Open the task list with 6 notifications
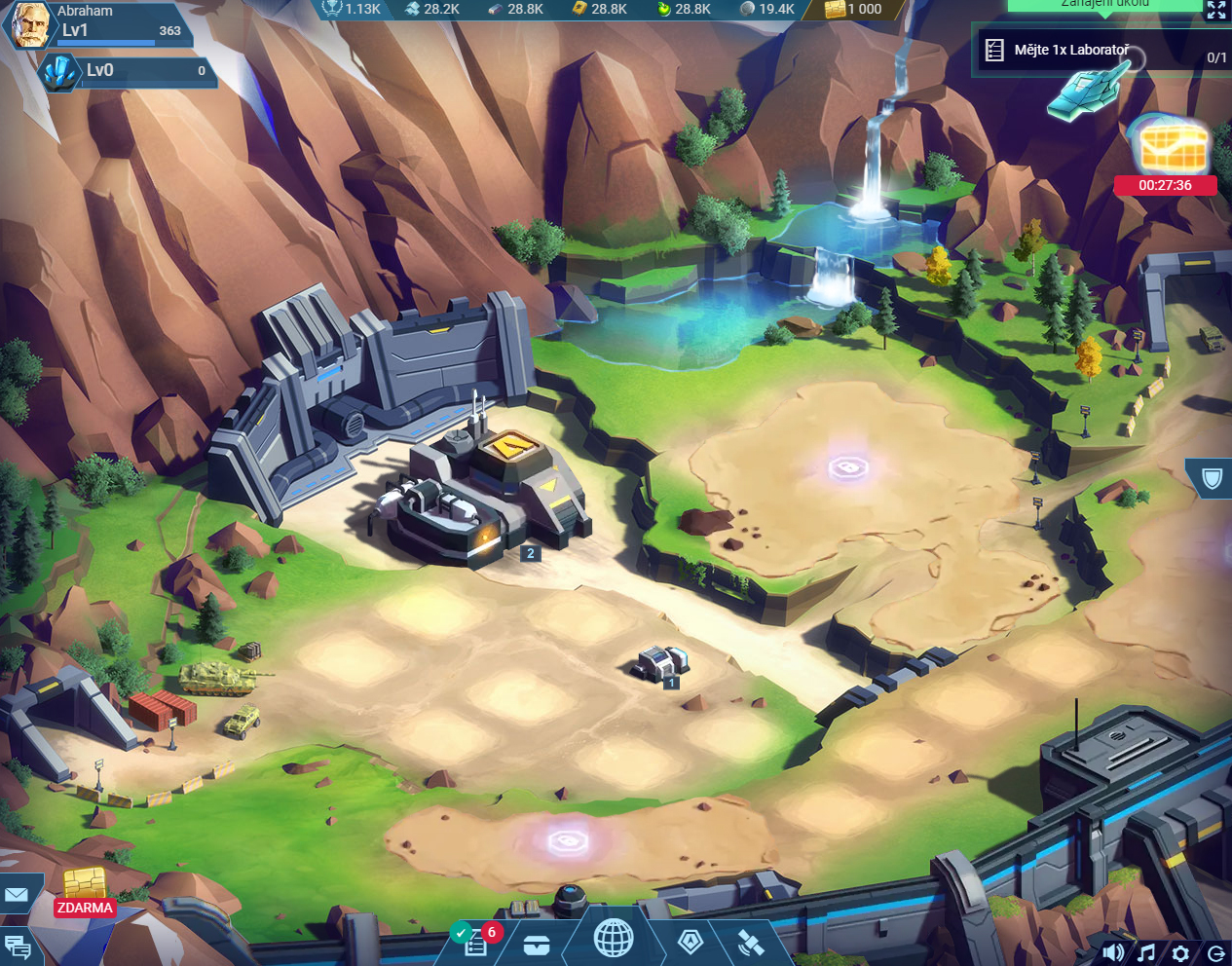1232x966 pixels. [x=475, y=943]
